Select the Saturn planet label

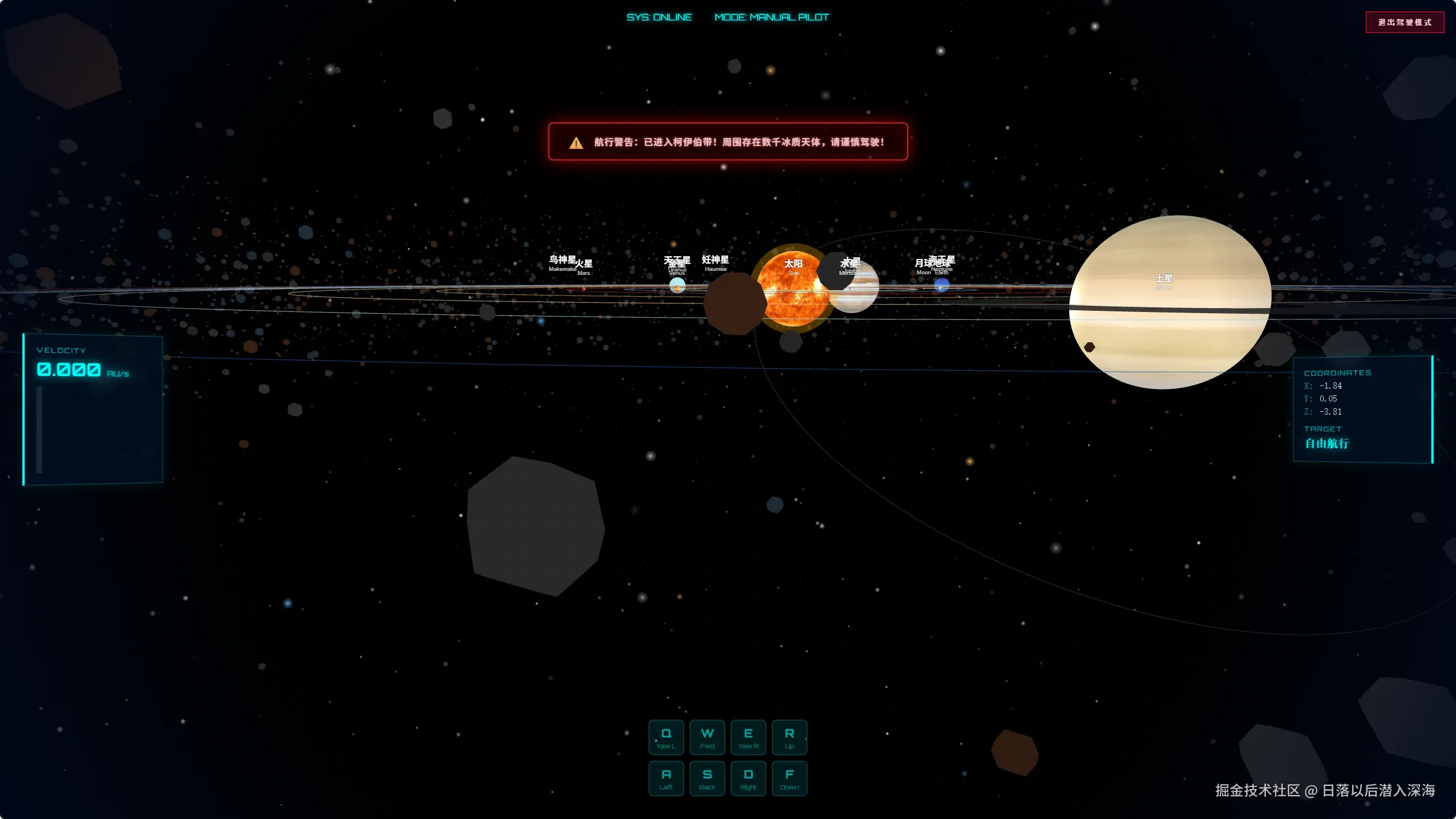point(1164,280)
